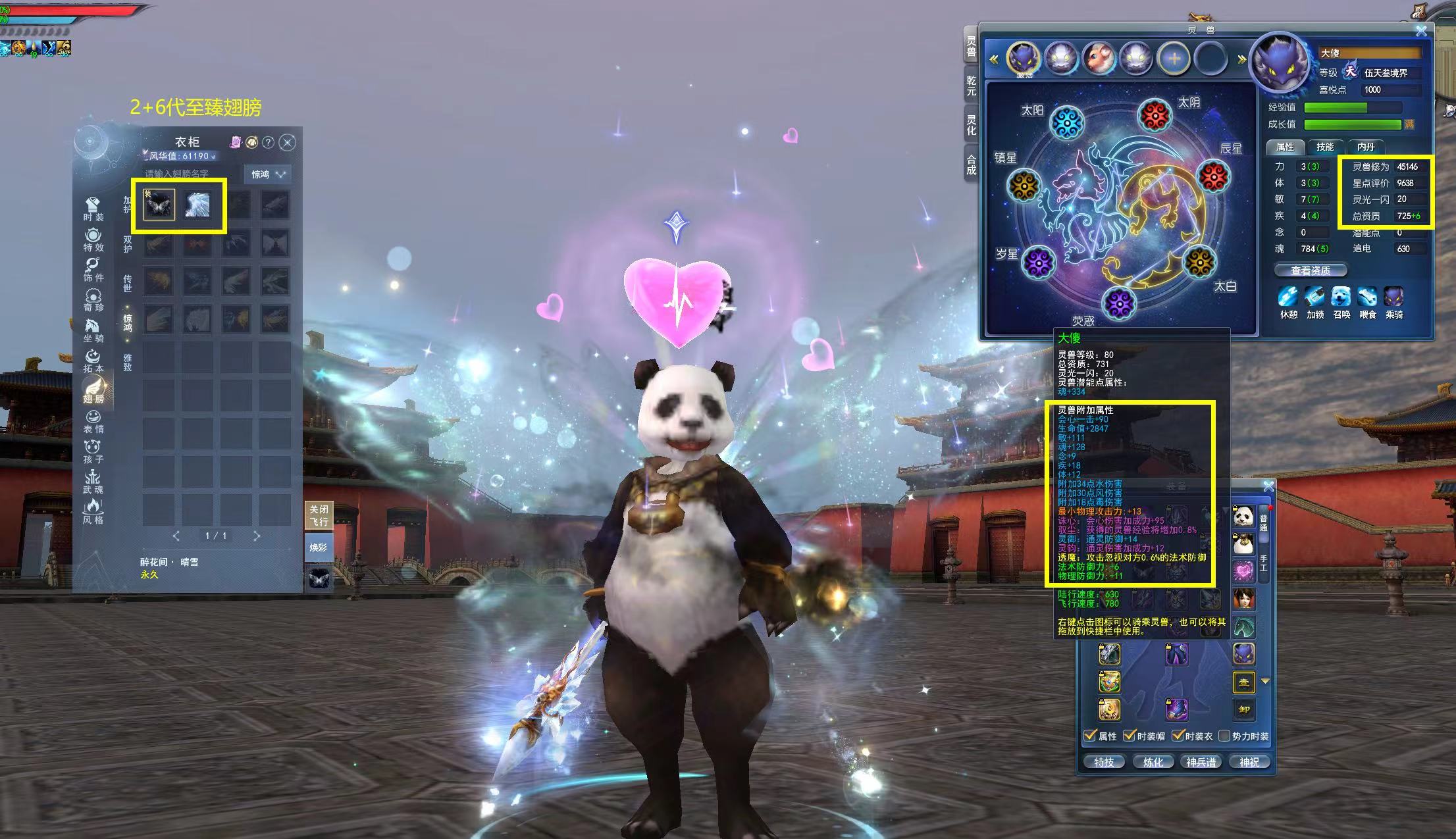Screen dimensions: 1456x839
Task: Open the 乾元 side tab
Action: pos(971,86)
